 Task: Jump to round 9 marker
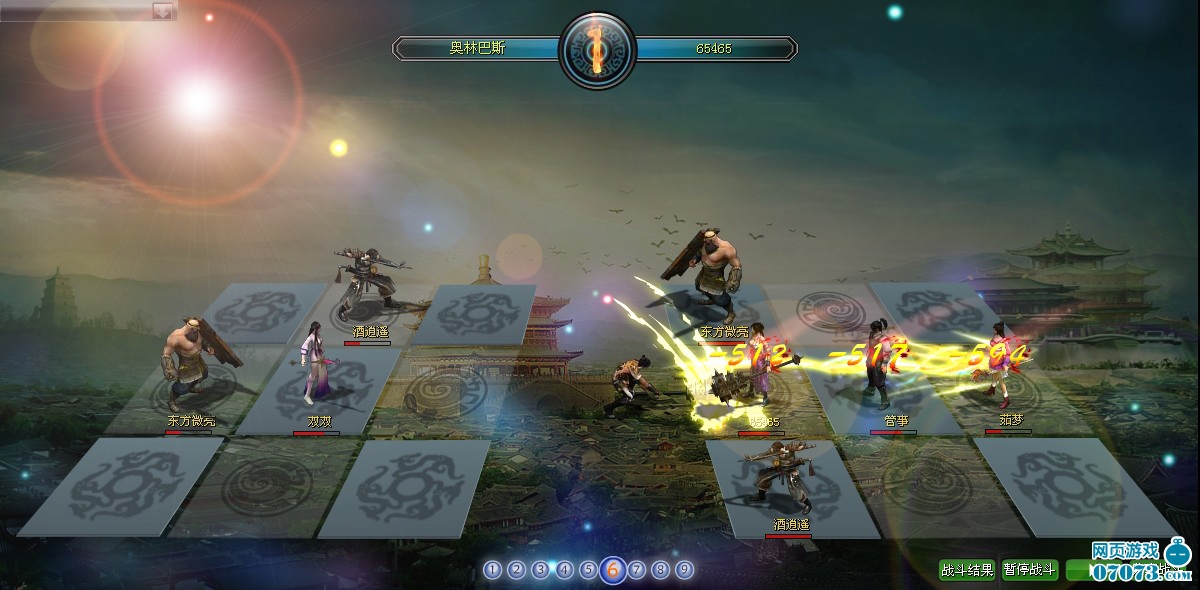pos(684,570)
